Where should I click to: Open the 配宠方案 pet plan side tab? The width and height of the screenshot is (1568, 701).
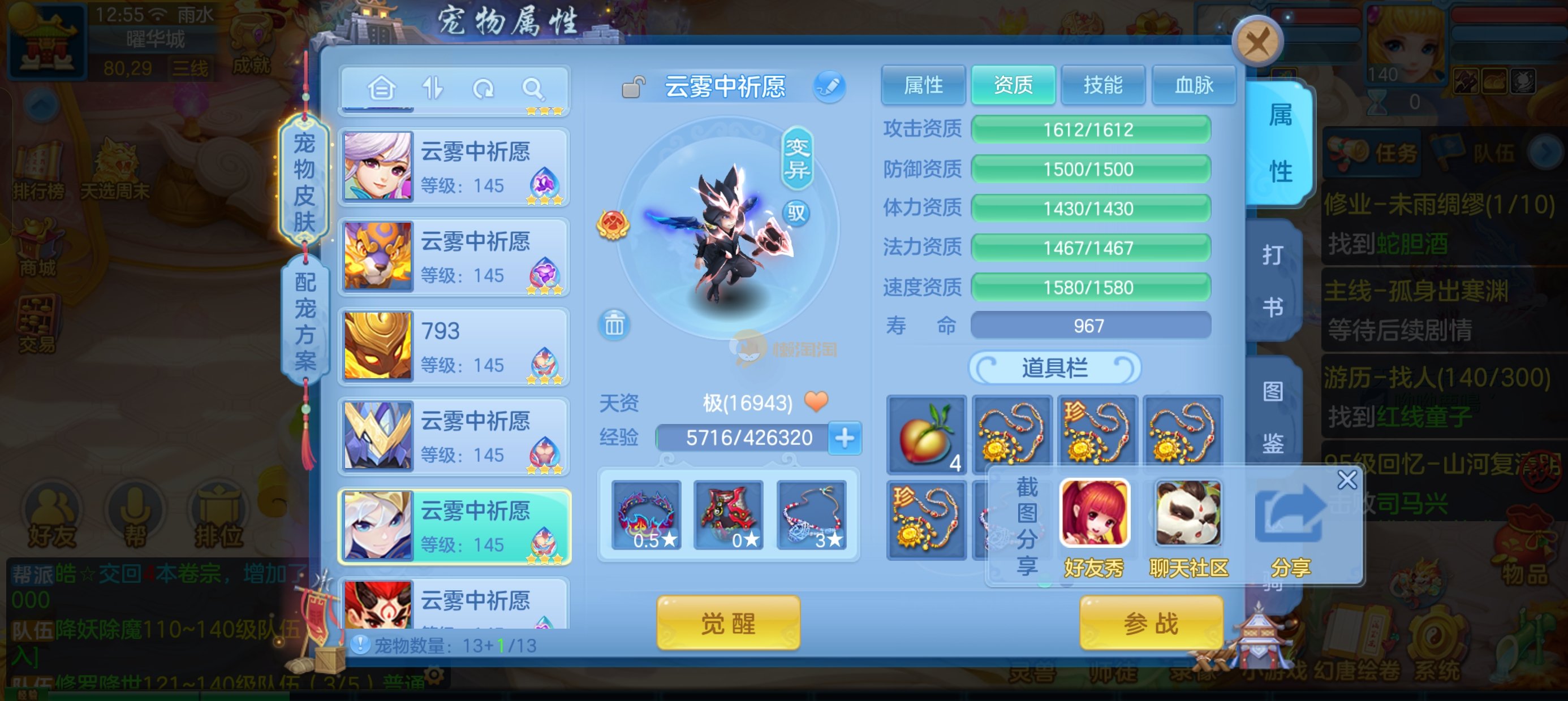[x=305, y=321]
